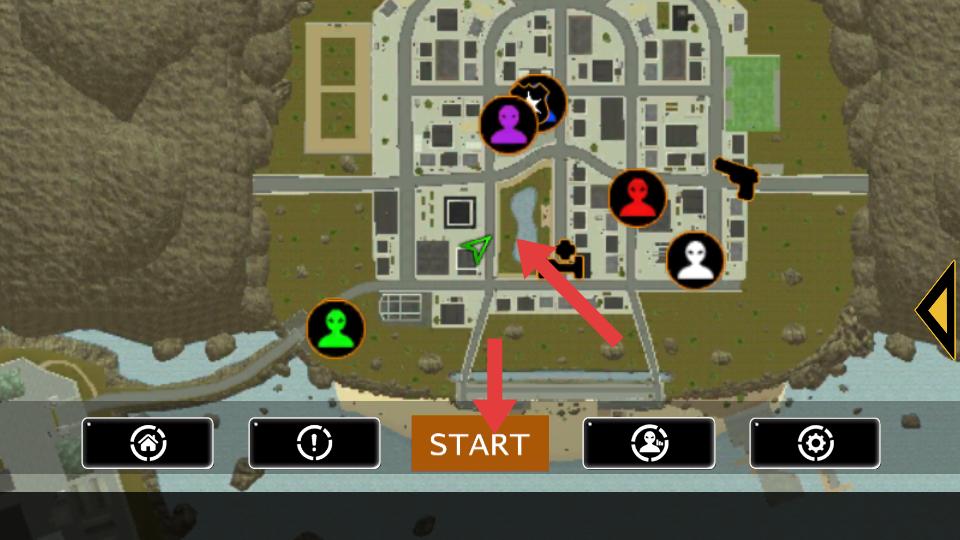Open the character profile icon button
The height and width of the screenshot is (540, 960).
click(x=648, y=443)
